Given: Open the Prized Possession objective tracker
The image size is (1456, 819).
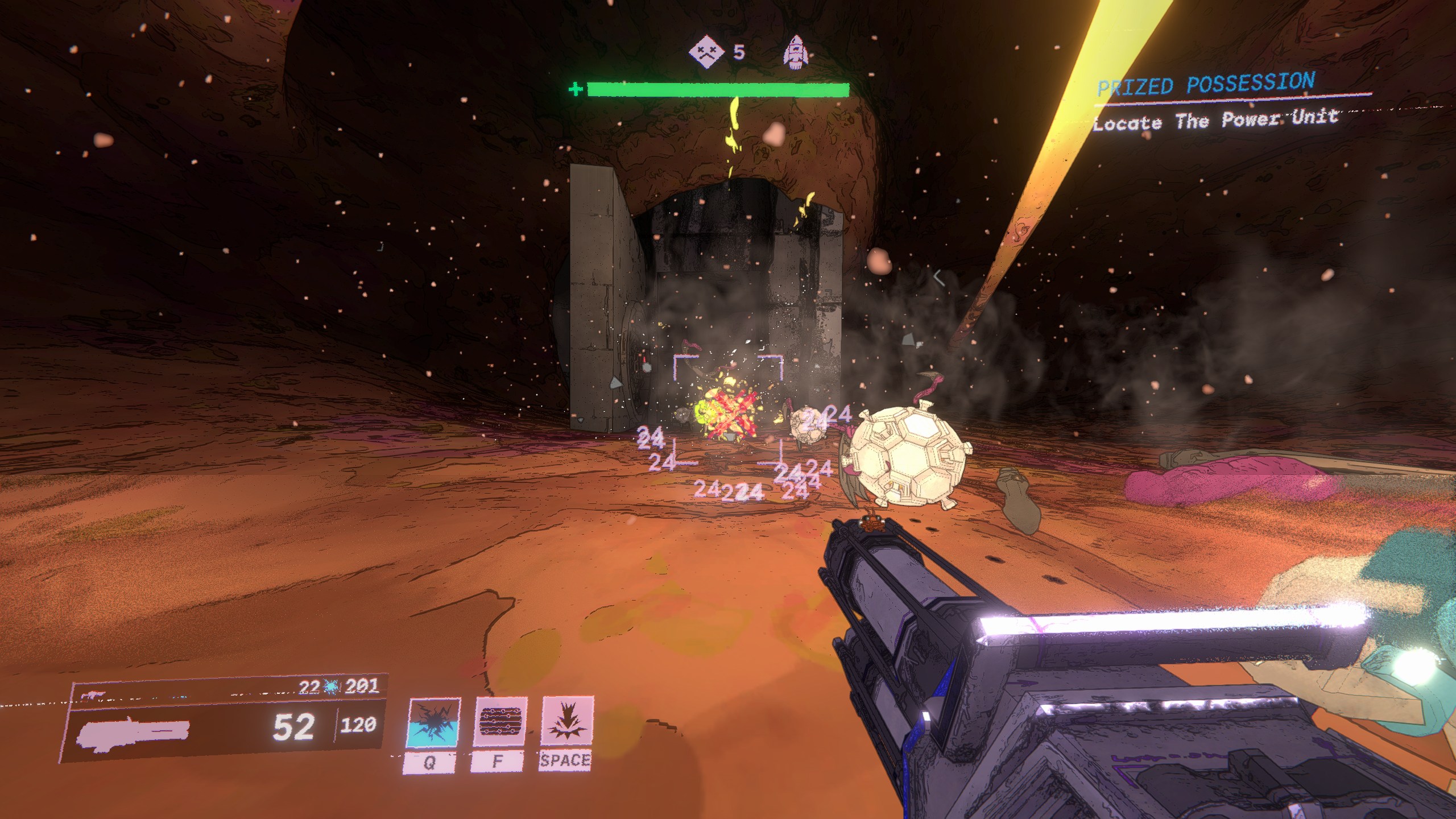Looking at the screenshot, I should [x=1205, y=85].
